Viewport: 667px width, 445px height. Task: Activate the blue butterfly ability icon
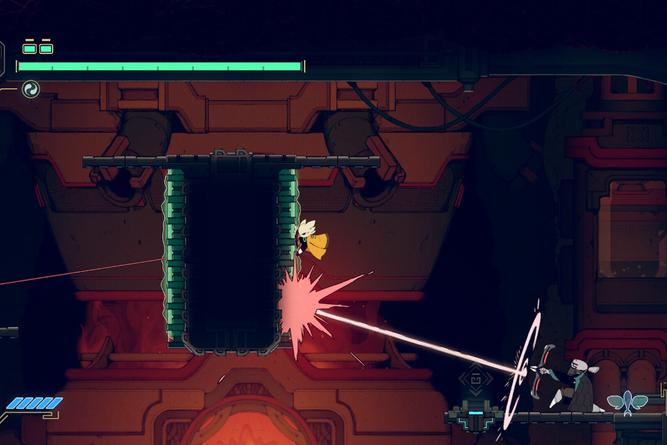click(x=627, y=402)
